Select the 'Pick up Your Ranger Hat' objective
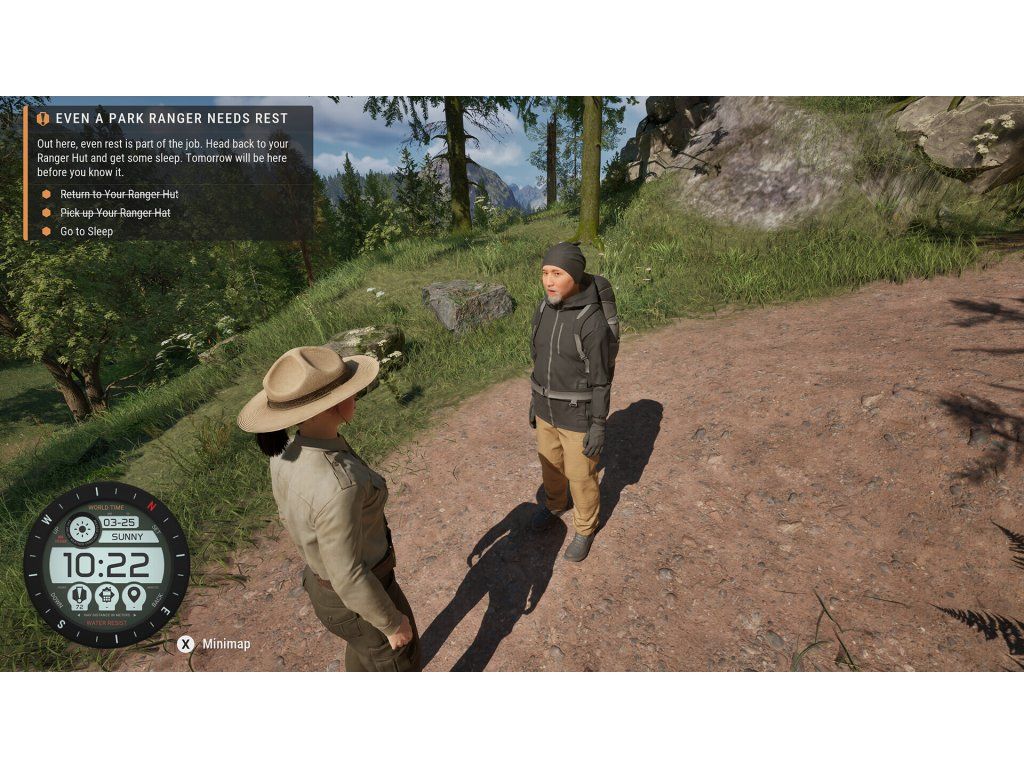 (x=115, y=213)
